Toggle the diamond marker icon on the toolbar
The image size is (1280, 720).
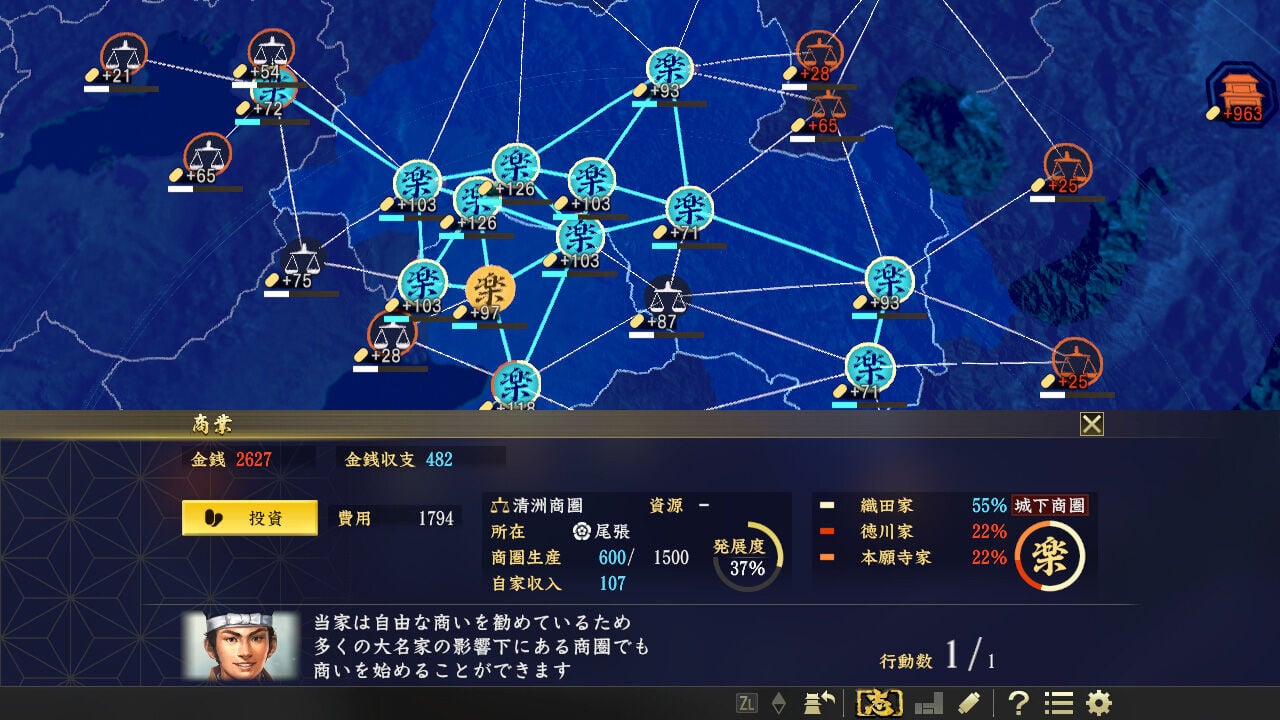(779, 701)
